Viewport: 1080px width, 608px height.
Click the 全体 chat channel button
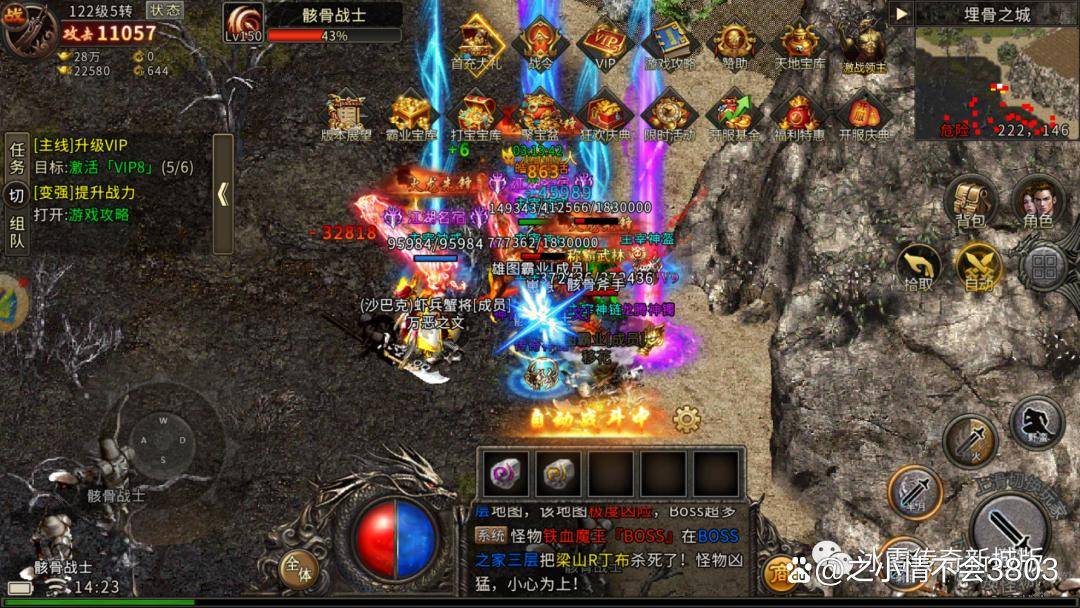click(x=298, y=571)
